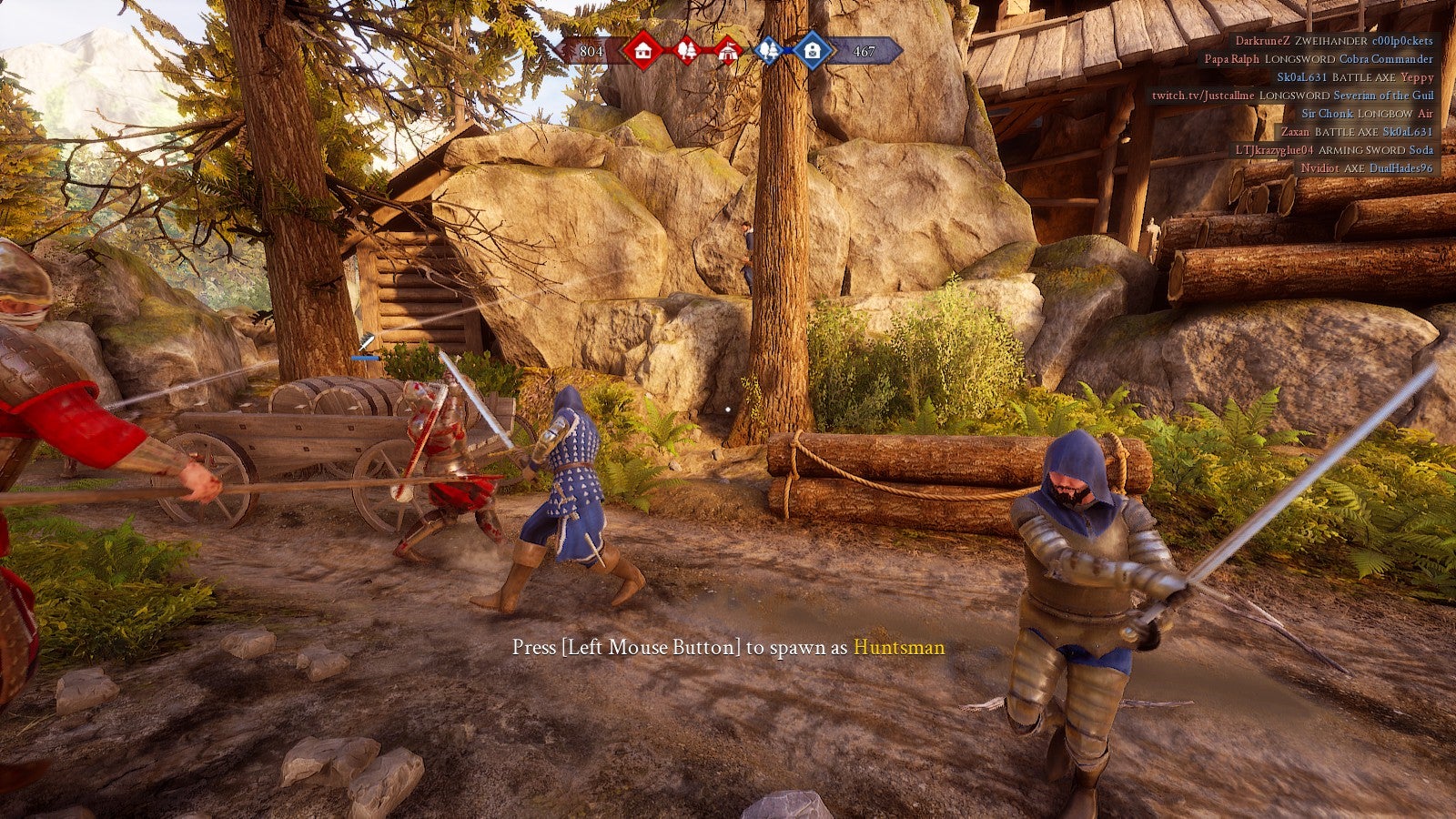Click the Sir Chonk Longbow kill feed row
This screenshot has height=819, width=1456.
pos(1367,114)
